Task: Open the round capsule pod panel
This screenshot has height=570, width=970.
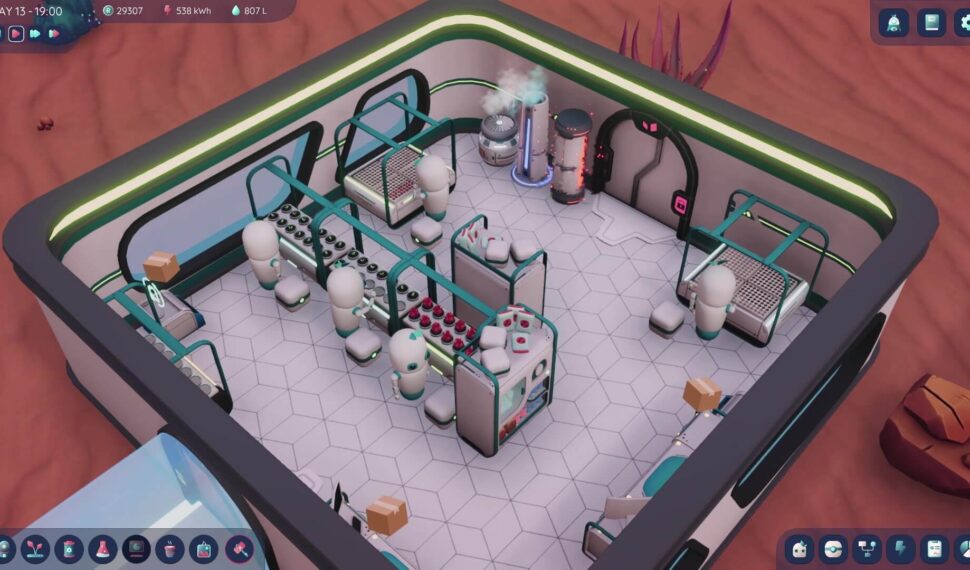Action: 833,549
